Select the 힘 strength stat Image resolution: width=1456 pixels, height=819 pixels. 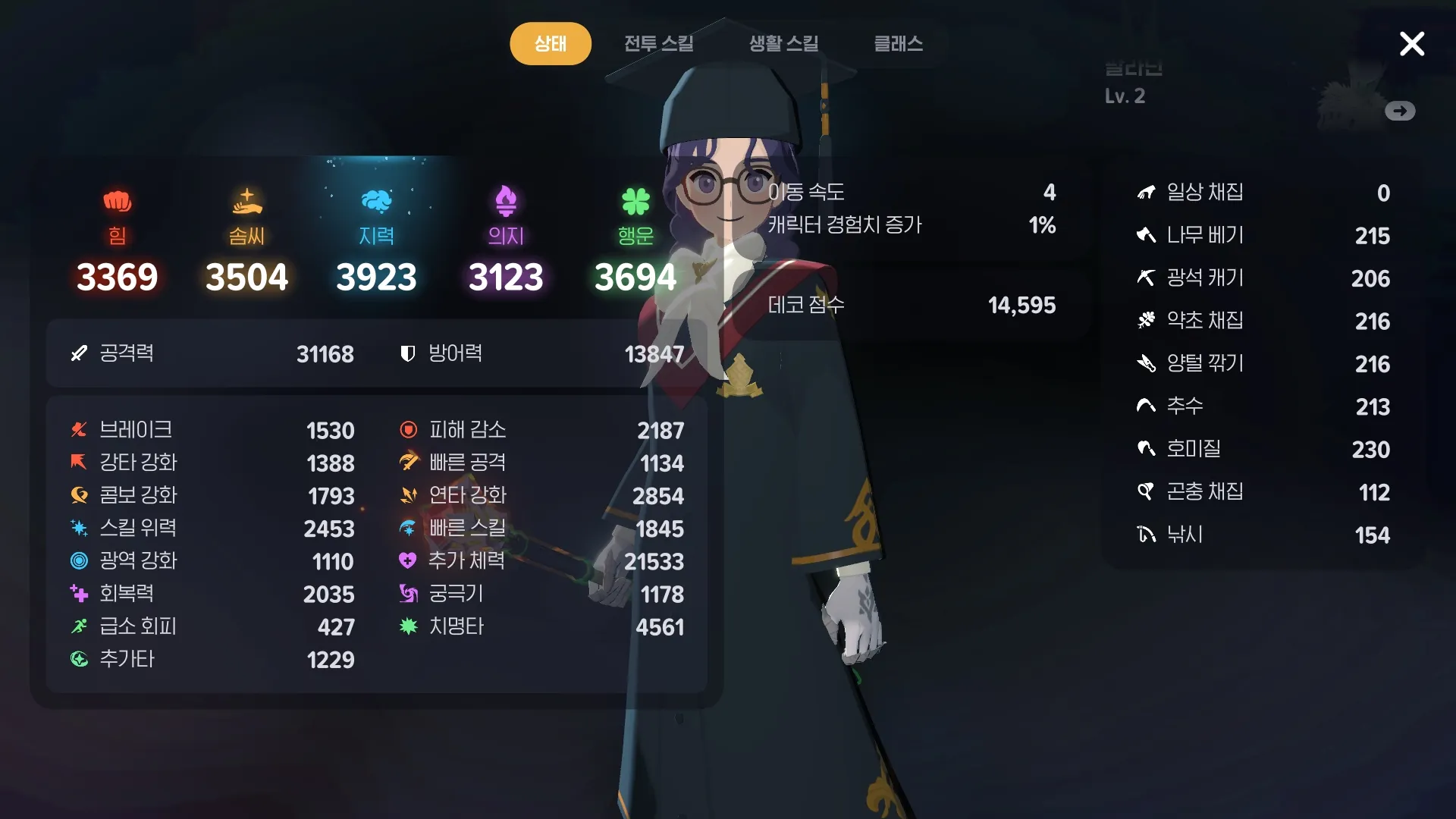(117, 241)
